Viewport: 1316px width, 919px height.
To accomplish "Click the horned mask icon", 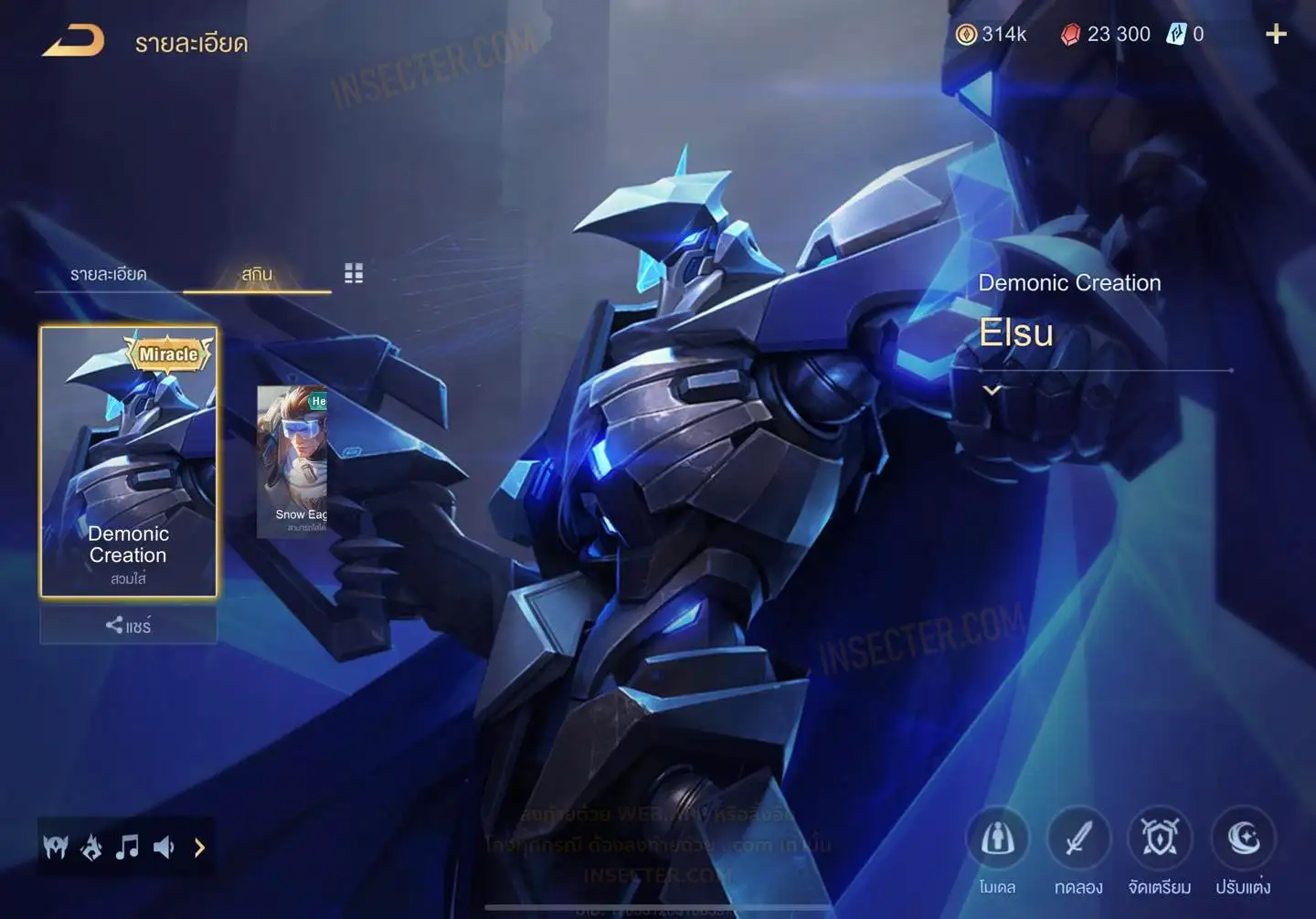I will 56,848.
